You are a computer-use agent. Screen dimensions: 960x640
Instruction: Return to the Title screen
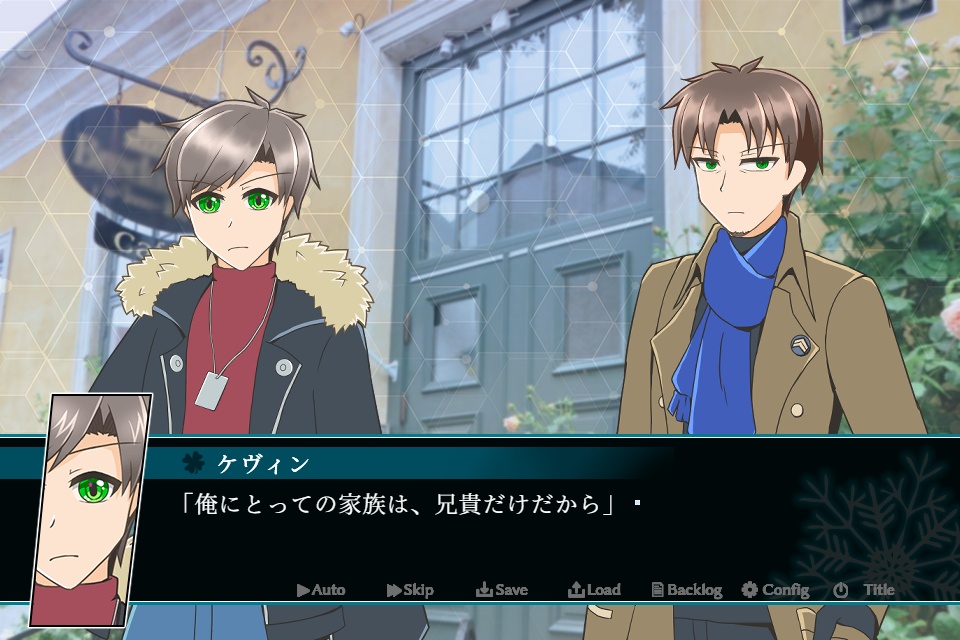pyautogui.click(x=865, y=590)
